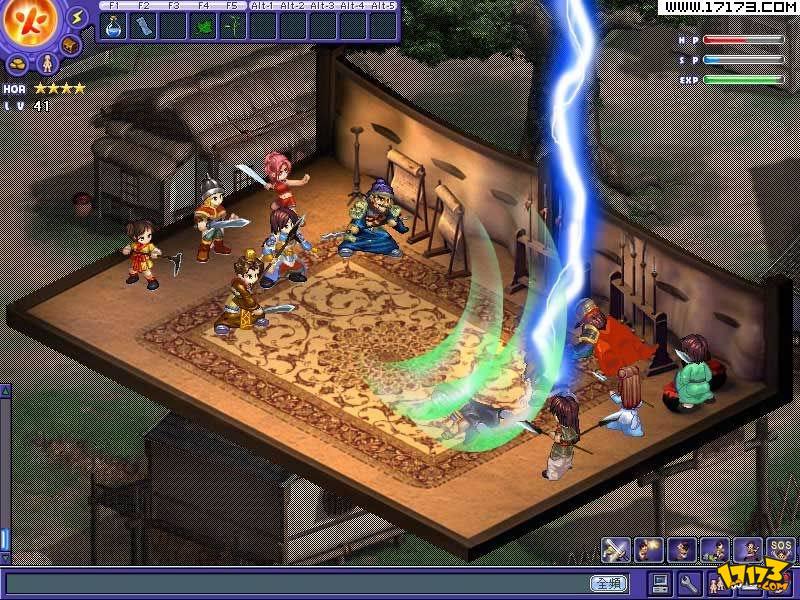Click the chat log scroll-up arrow

(x=5, y=391)
